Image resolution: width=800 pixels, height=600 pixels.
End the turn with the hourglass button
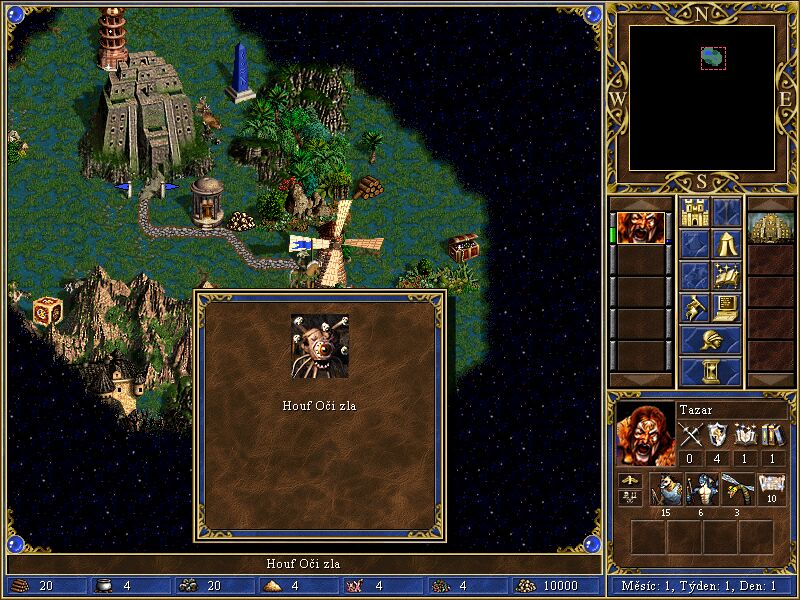coord(711,372)
